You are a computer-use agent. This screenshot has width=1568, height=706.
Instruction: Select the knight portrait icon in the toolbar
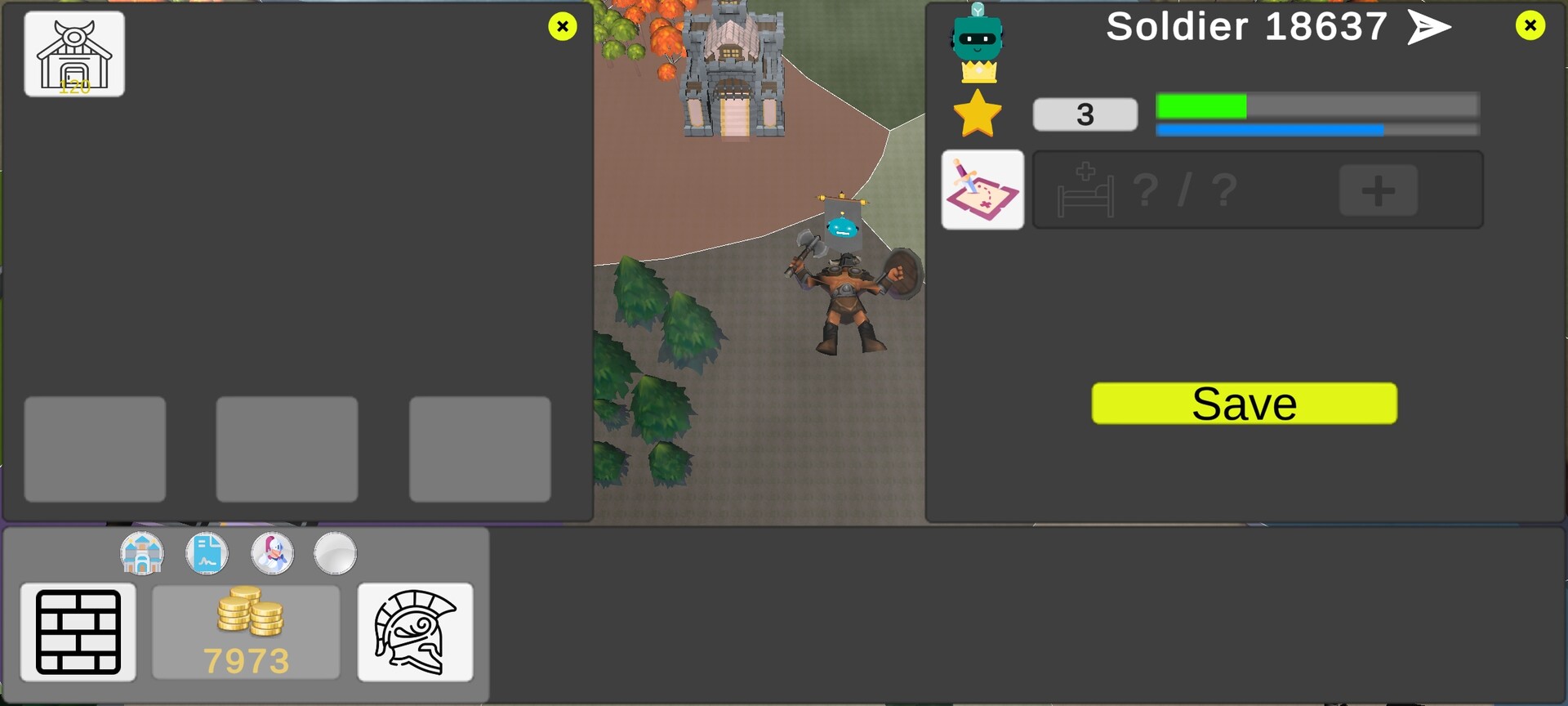pyautogui.click(x=272, y=553)
